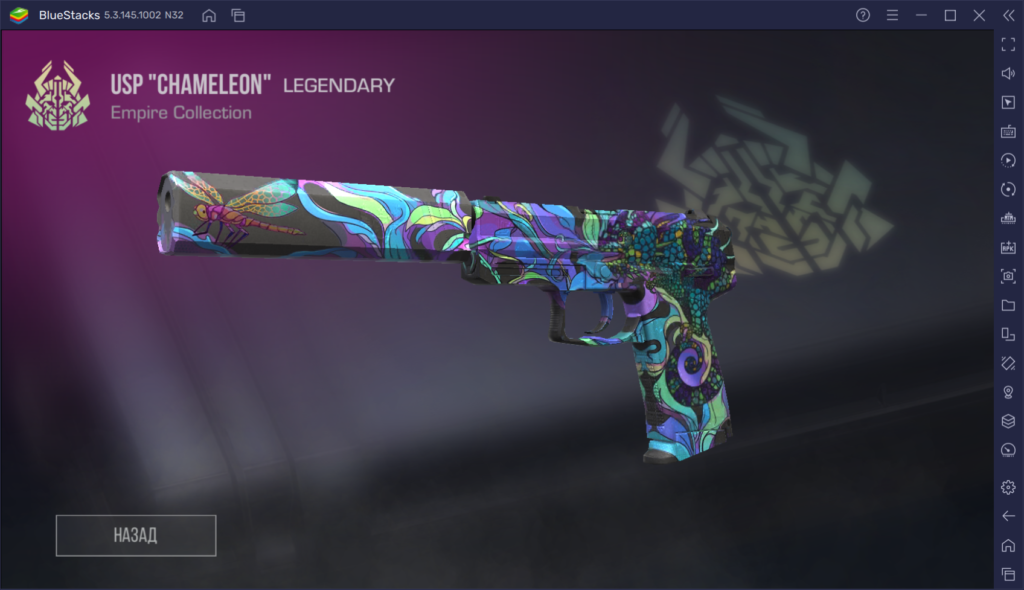The height and width of the screenshot is (590, 1024).
Task: Click the НАЗАД back button
Action: (x=136, y=535)
